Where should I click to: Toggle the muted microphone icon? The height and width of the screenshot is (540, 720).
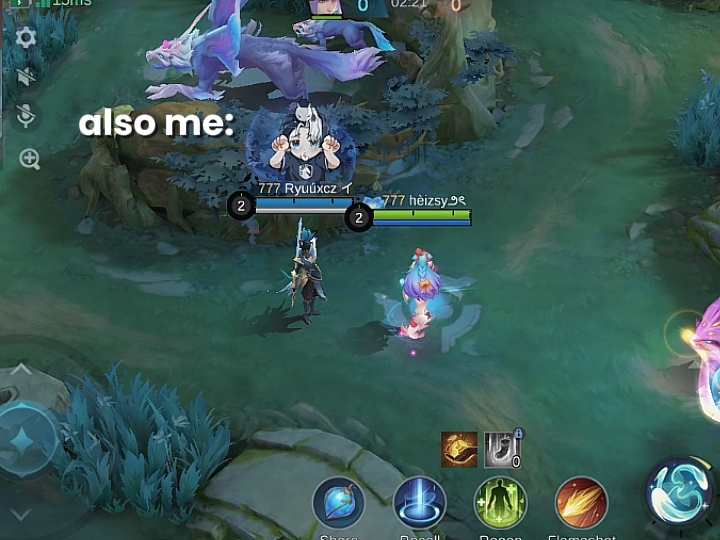tap(26, 117)
